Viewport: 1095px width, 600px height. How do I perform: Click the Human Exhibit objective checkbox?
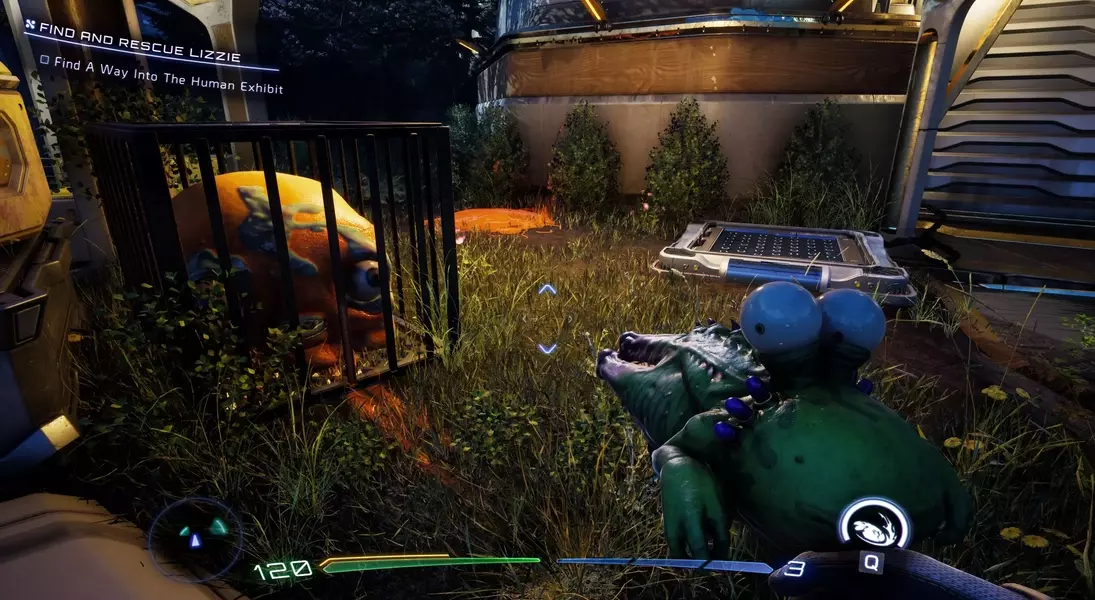tap(45, 60)
